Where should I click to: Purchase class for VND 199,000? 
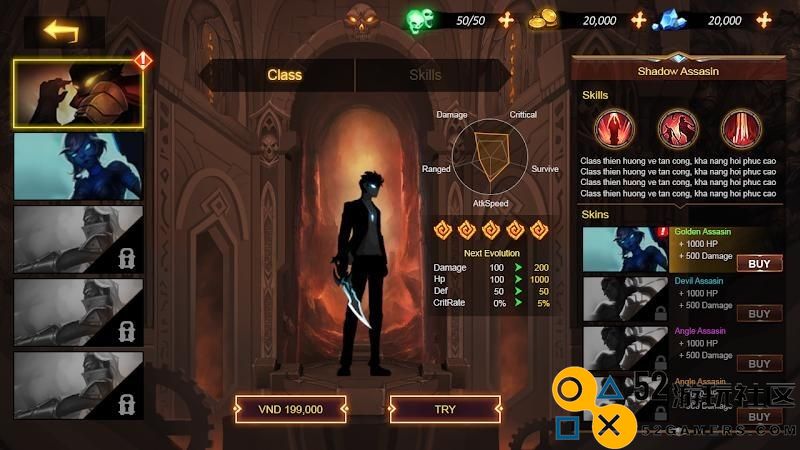(291, 409)
